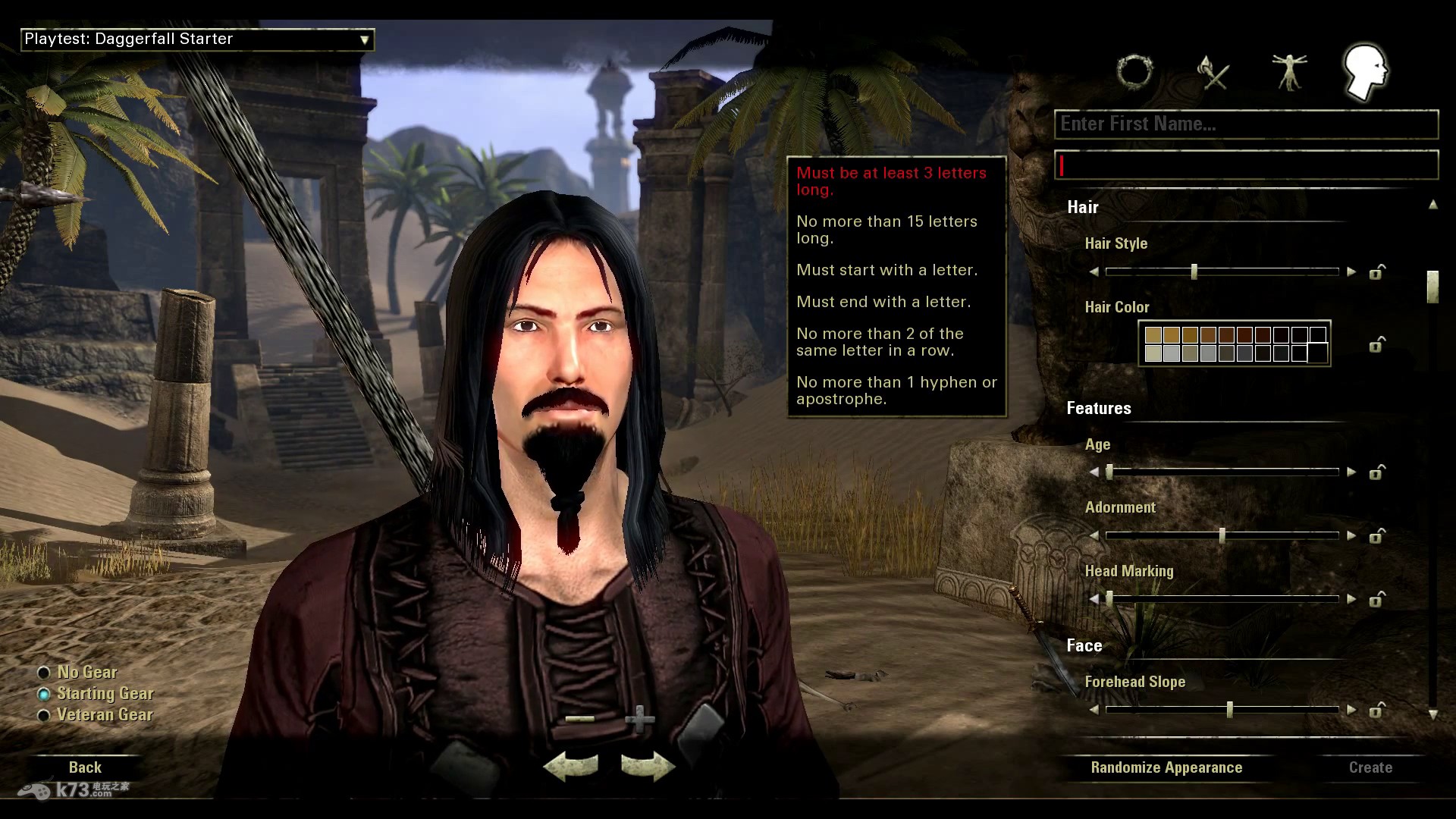Rotate character with the left arrow

point(571,767)
